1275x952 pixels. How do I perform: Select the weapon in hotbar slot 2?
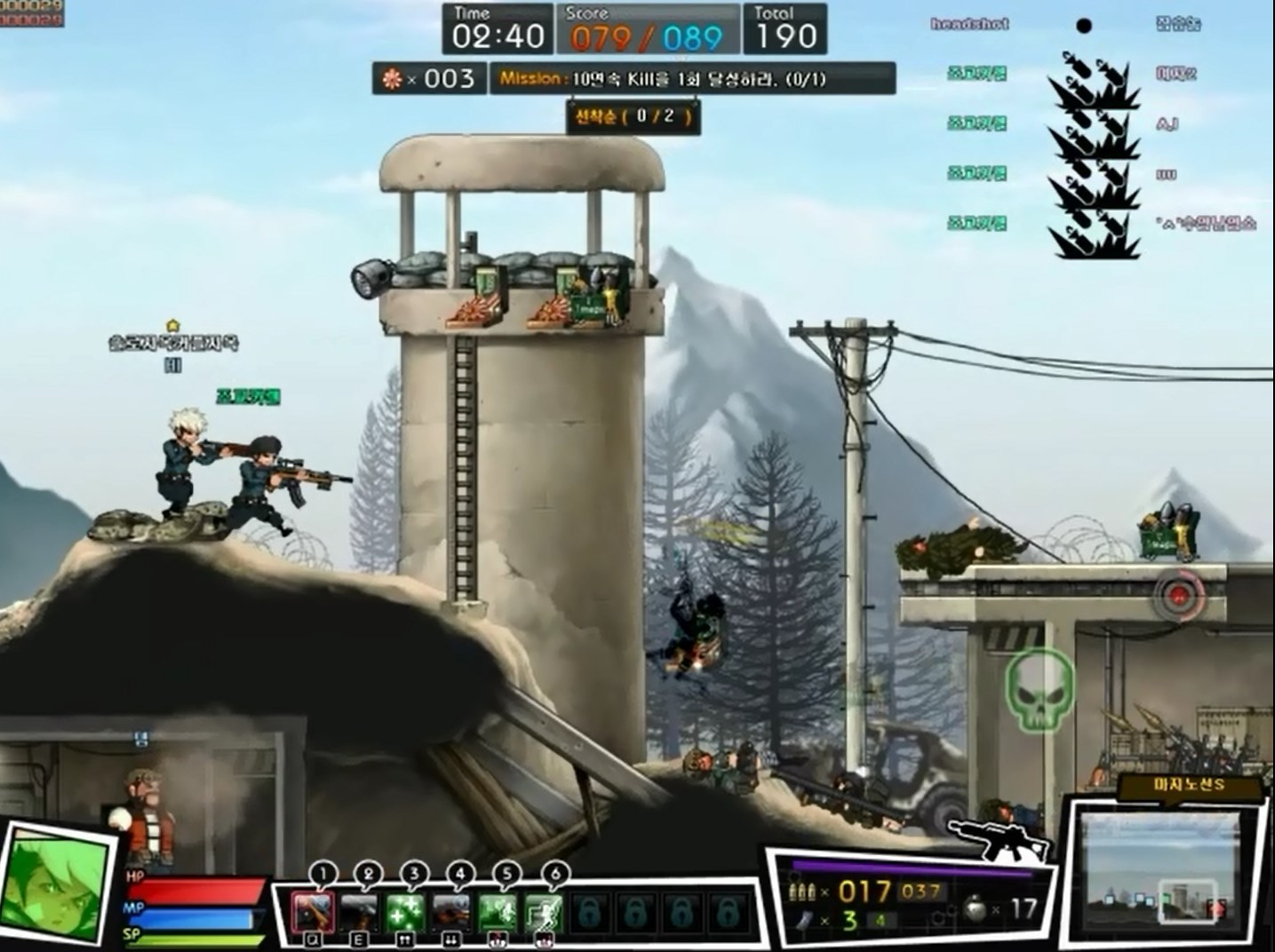tap(360, 911)
